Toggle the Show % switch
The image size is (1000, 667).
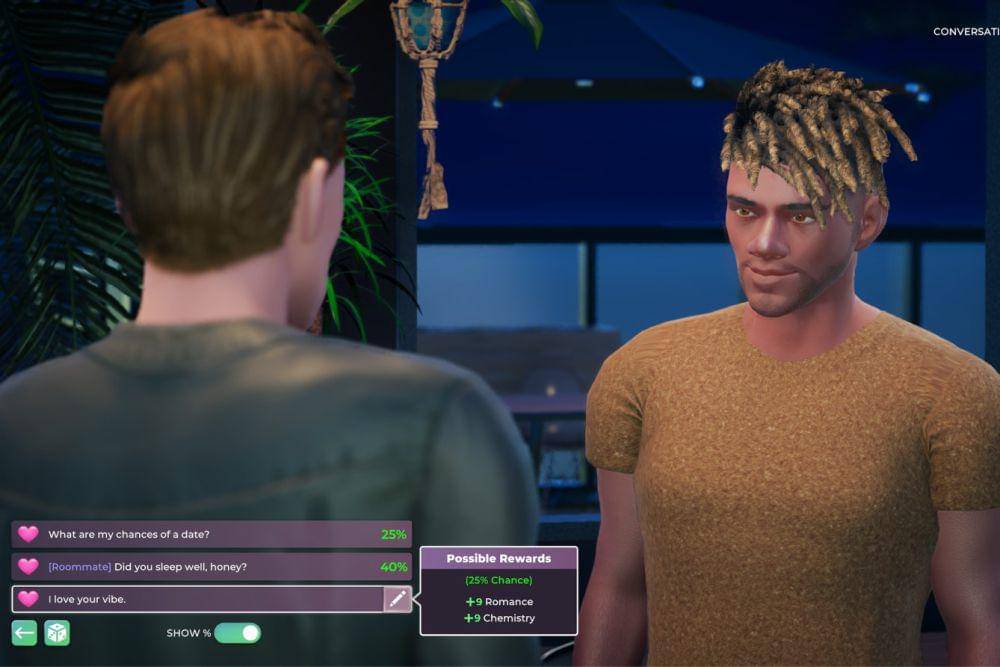coord(237,633)
